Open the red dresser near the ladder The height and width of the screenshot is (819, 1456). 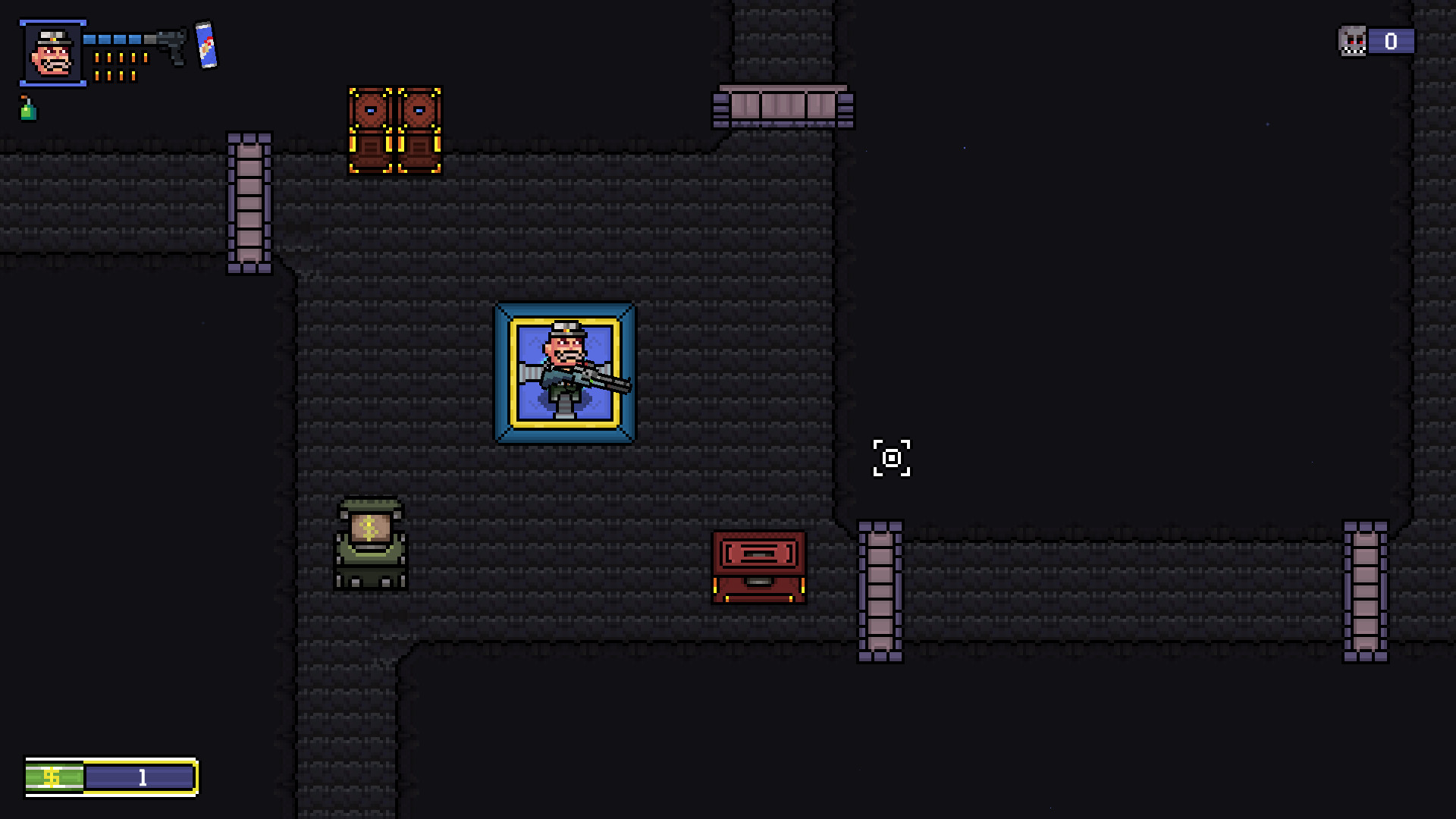[x=758, y=565]
